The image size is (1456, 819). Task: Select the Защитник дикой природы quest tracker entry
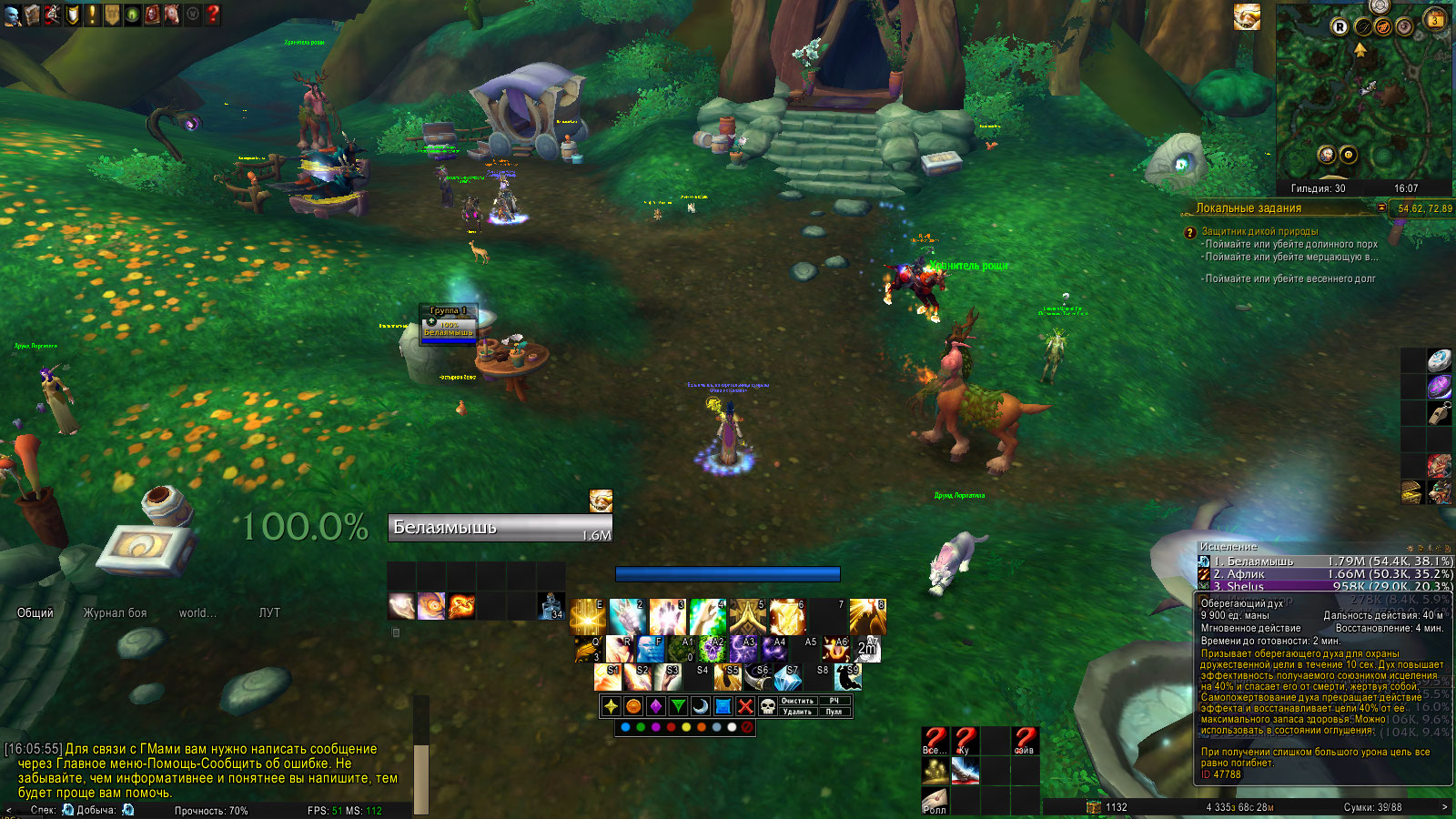[1259, 231]
